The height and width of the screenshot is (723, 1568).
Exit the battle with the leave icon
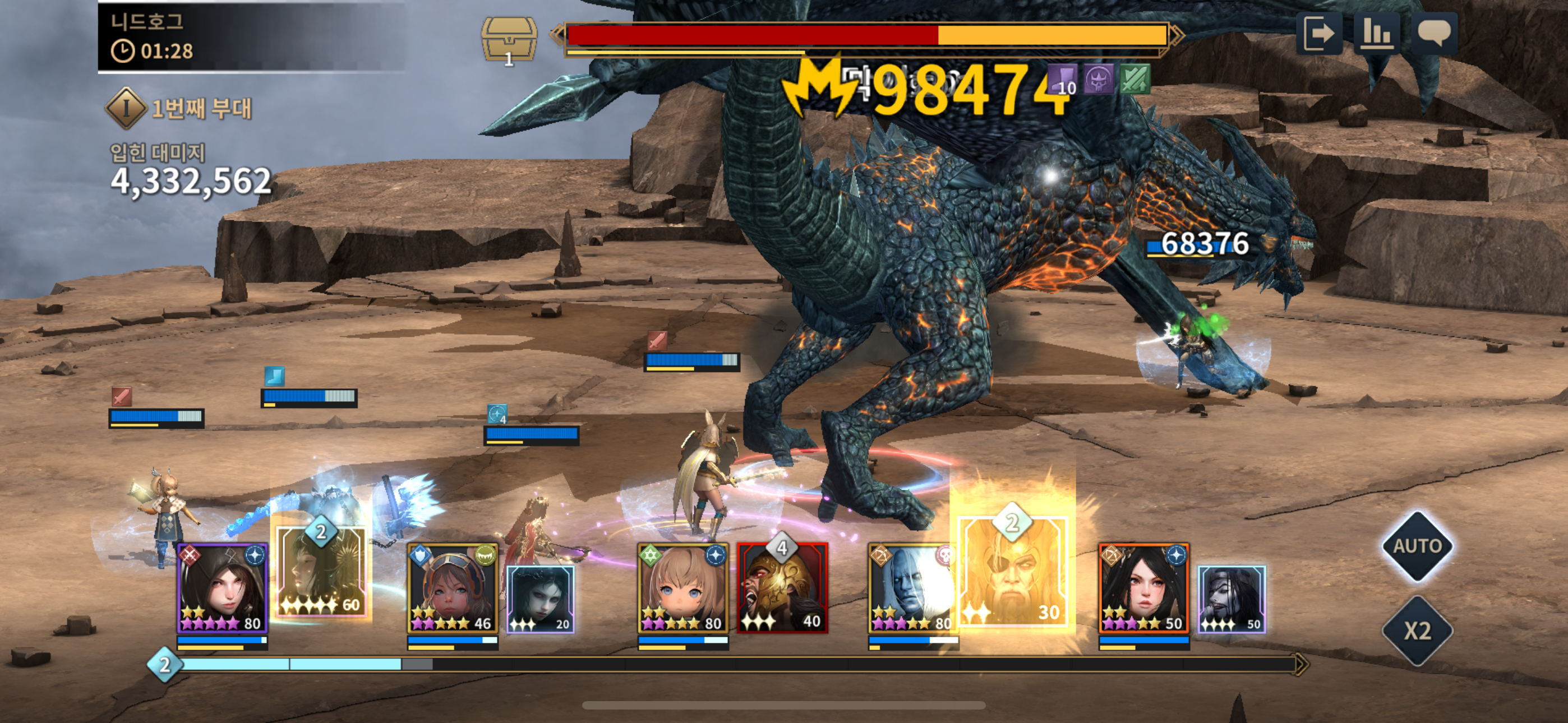coord(1318,33)
